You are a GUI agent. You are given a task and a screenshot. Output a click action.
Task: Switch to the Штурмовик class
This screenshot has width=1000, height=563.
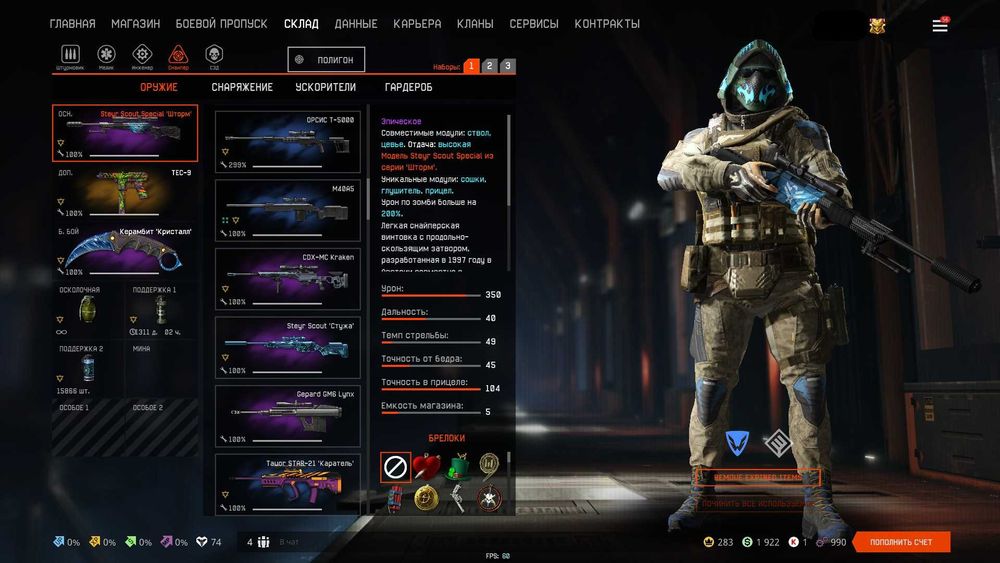pos(70,55)
